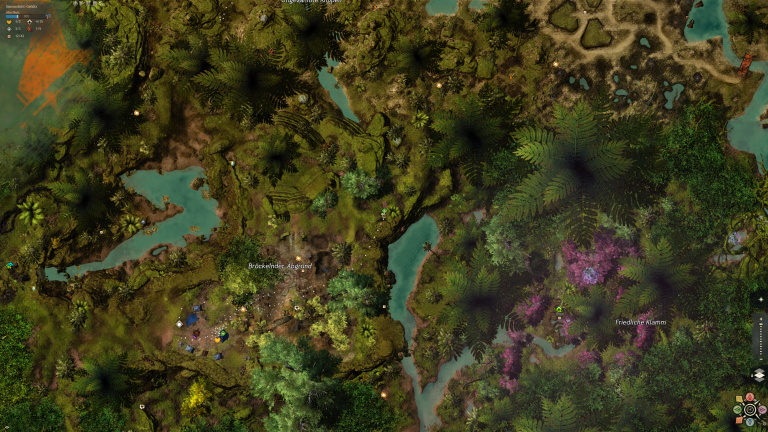Select the purple segment of the marker wheel
Image resolution: width=768 pixels, height=432 pixels.
762,408
